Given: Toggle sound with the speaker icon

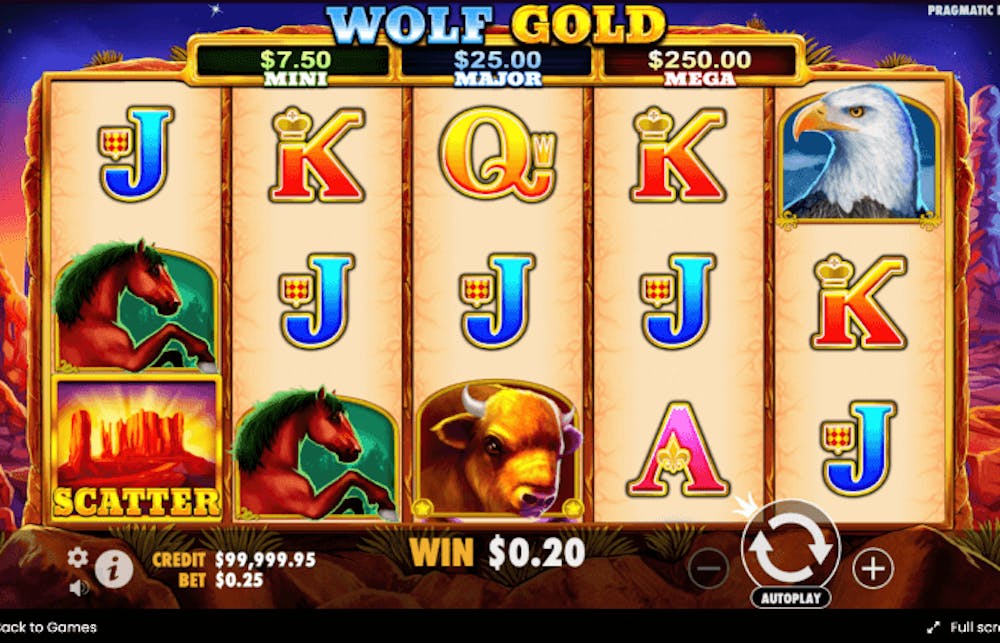Looking at the screenshot, I should click(x=77, y=587).
